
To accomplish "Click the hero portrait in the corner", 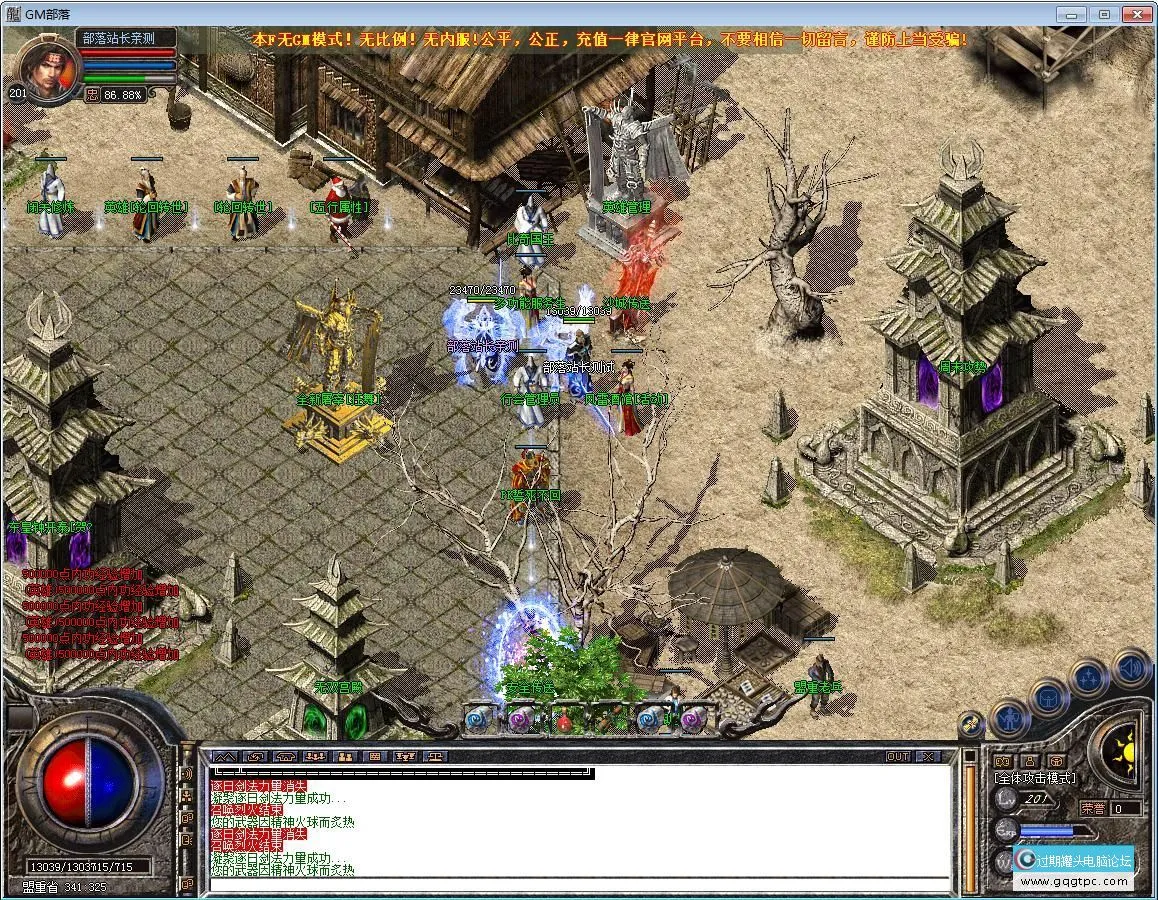I will (x=47, y=68).
